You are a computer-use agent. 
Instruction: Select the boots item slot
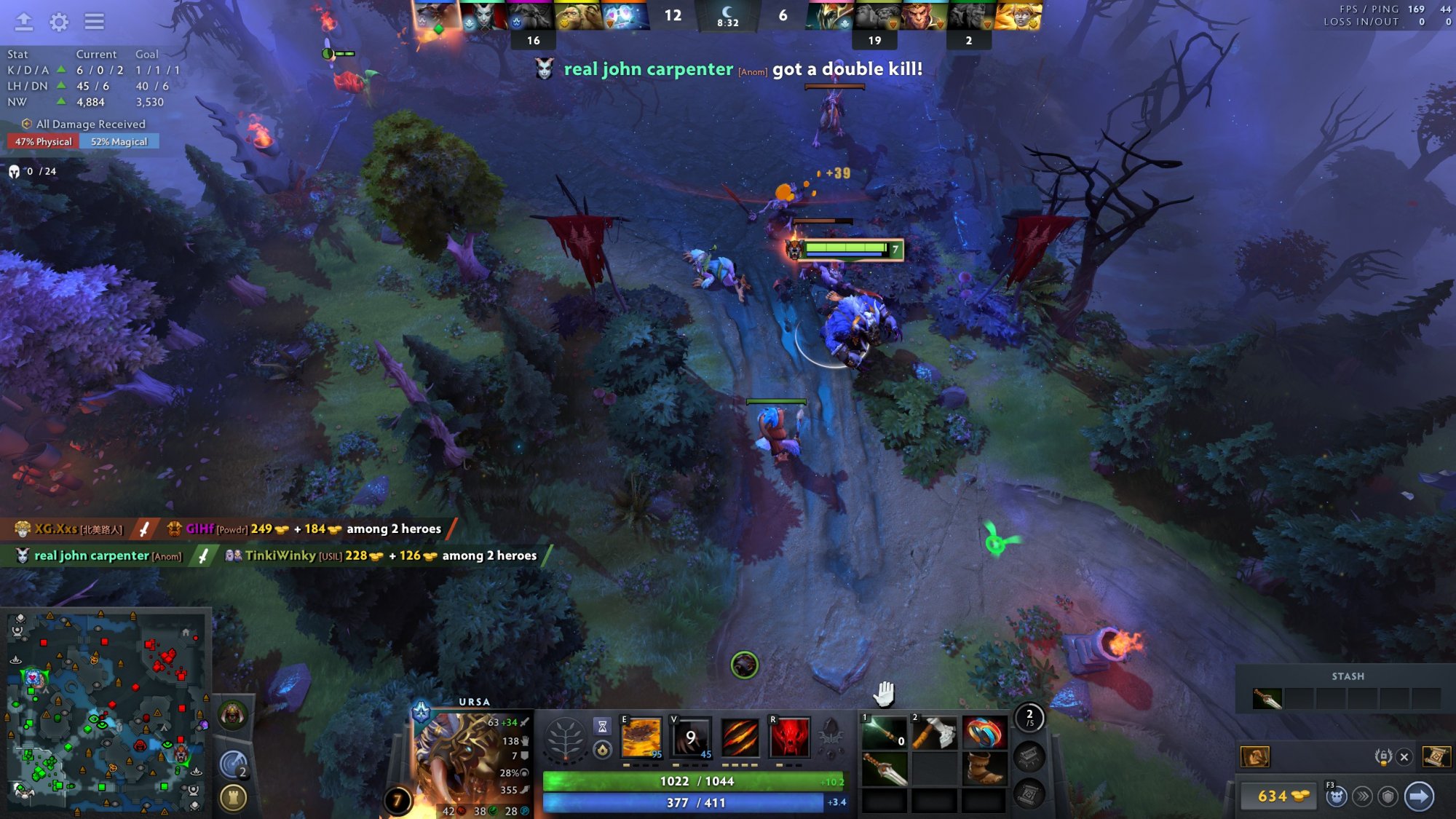point(984,769)
